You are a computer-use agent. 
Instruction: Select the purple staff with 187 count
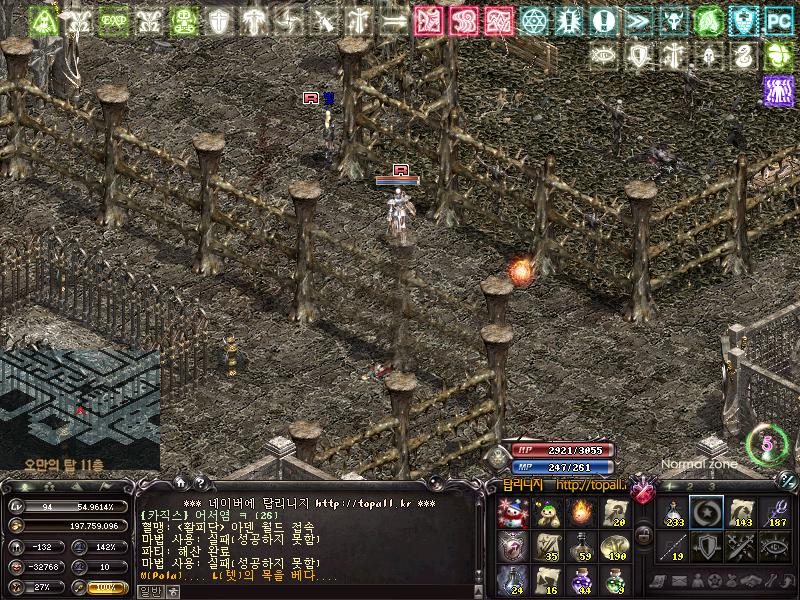tap(775, 513)
